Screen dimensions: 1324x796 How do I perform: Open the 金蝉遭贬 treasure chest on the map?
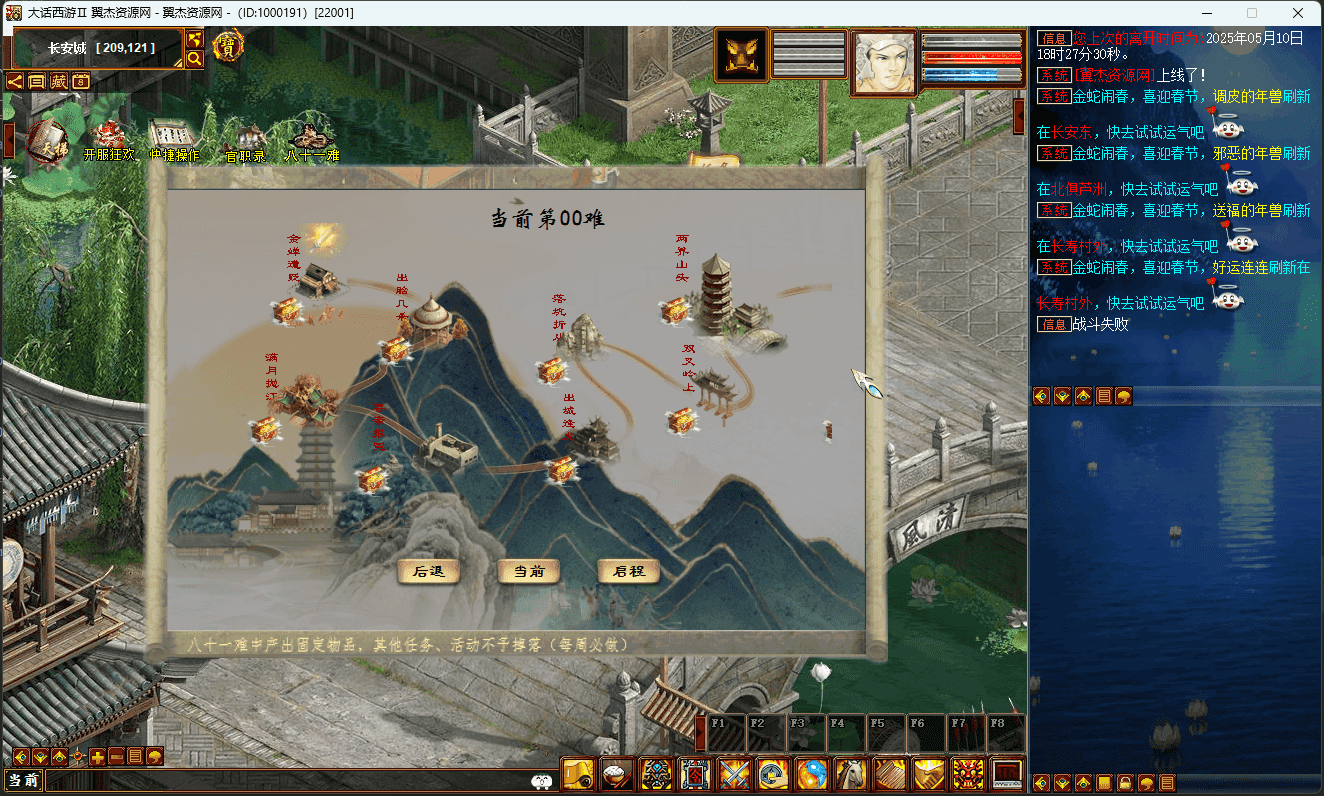[288, 311]
